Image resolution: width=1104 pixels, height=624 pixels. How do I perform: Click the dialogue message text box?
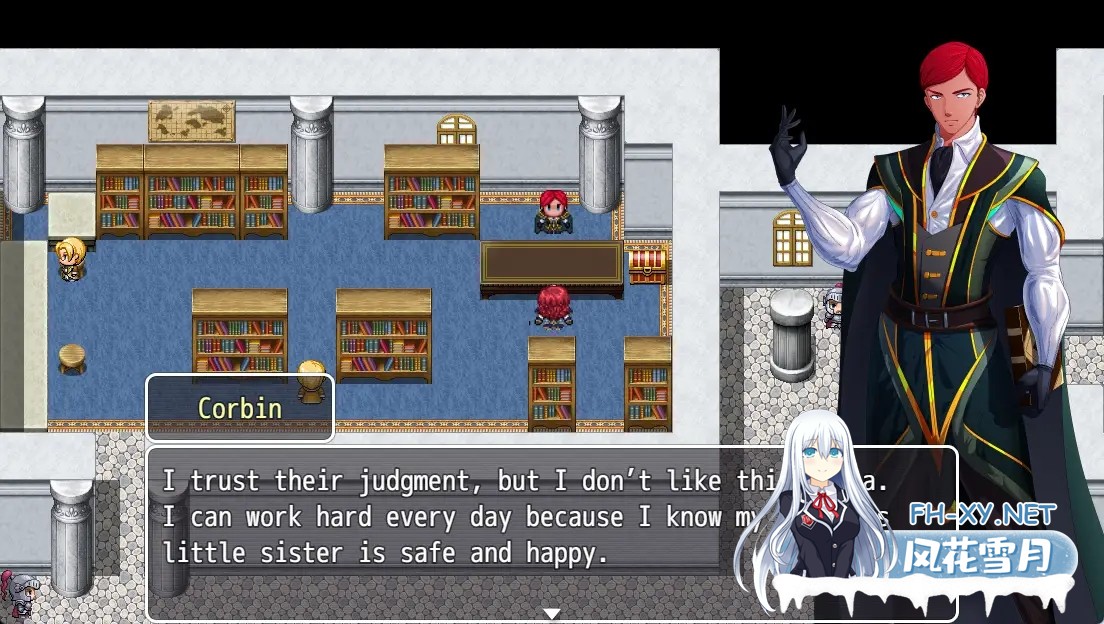tap(450, 530)
